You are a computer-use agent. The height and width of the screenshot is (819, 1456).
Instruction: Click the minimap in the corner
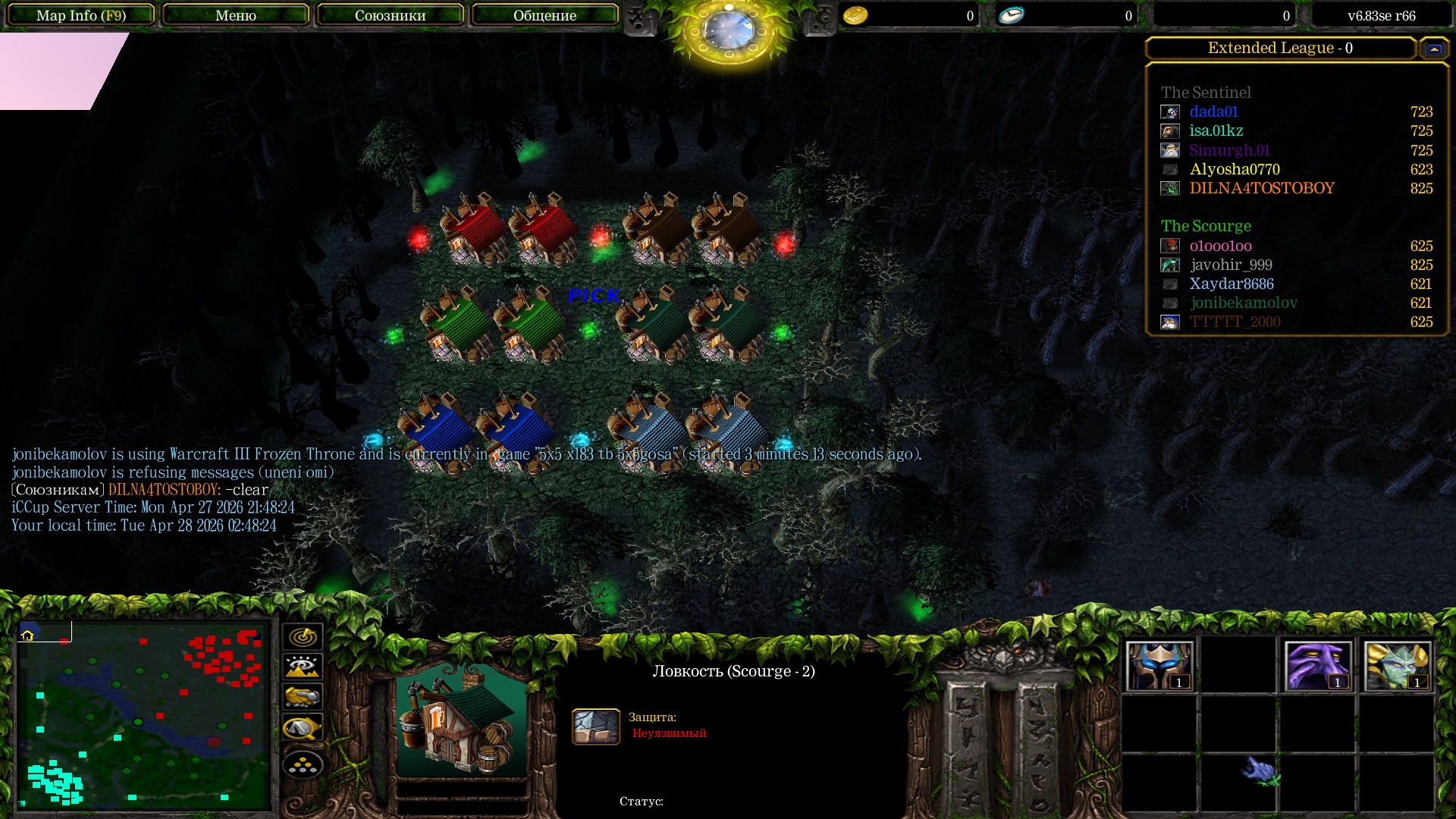(x=144, y=714)
